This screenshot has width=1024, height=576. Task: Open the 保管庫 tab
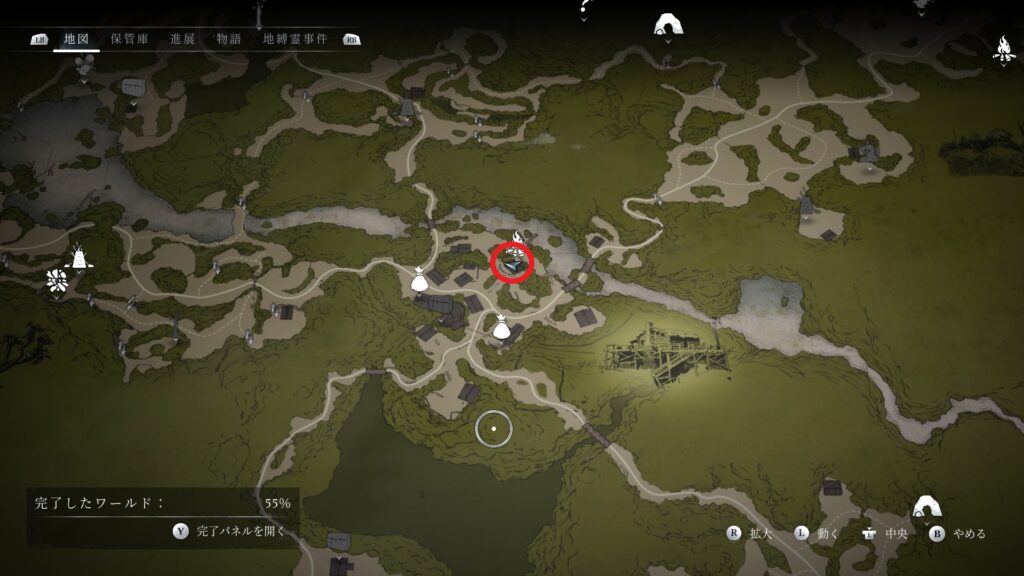pos(130,39)
